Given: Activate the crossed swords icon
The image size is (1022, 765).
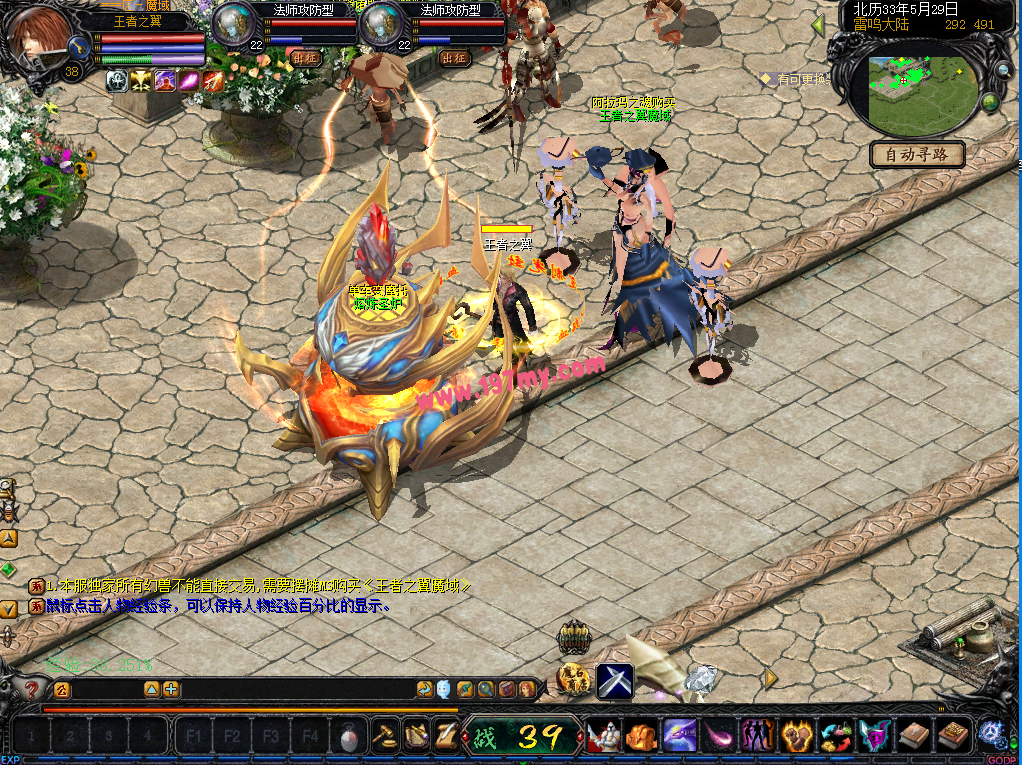Looking at the screenshot, I should coord(615,681).
